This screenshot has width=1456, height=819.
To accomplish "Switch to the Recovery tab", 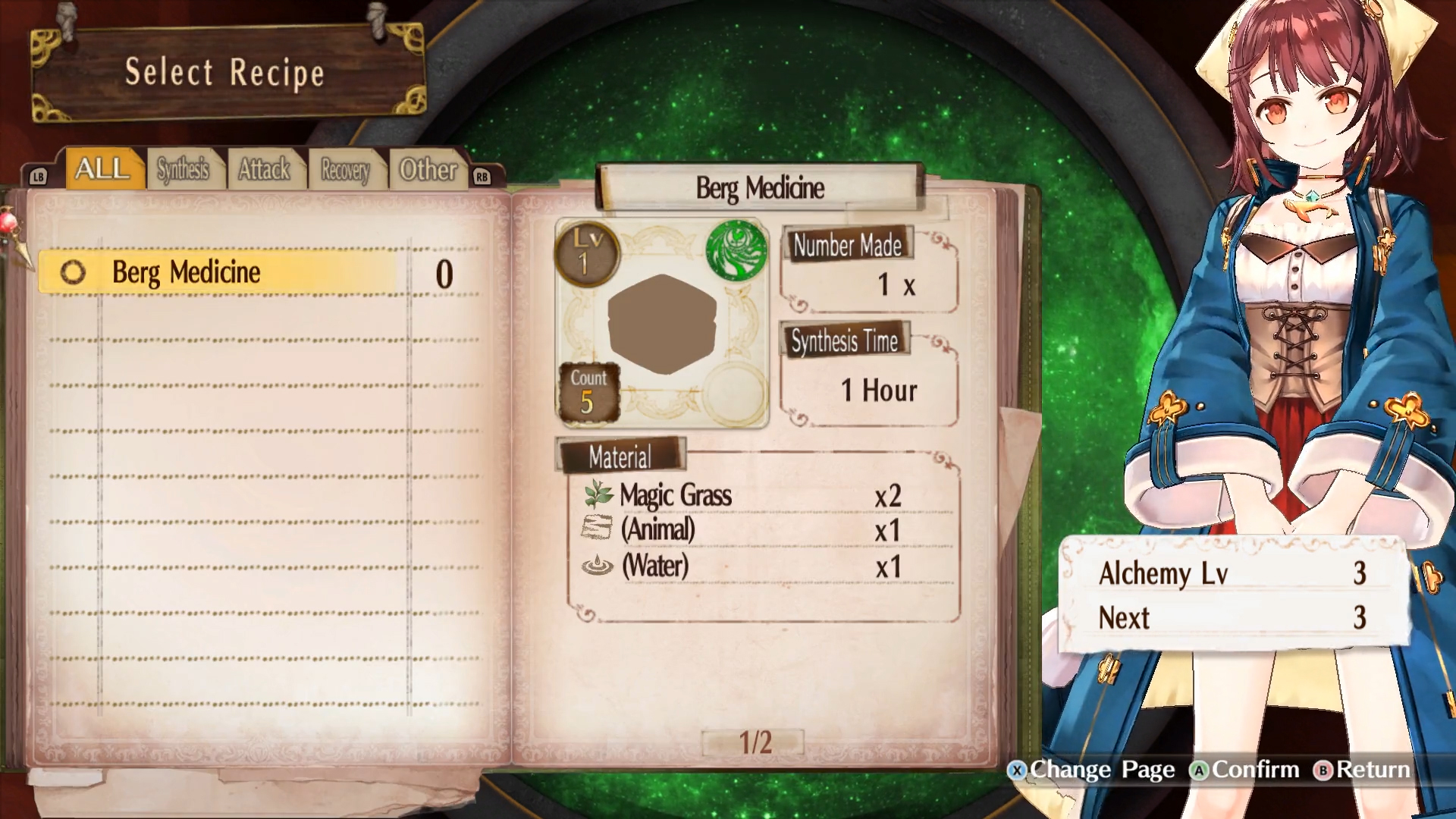I will [x=345, y=170].
